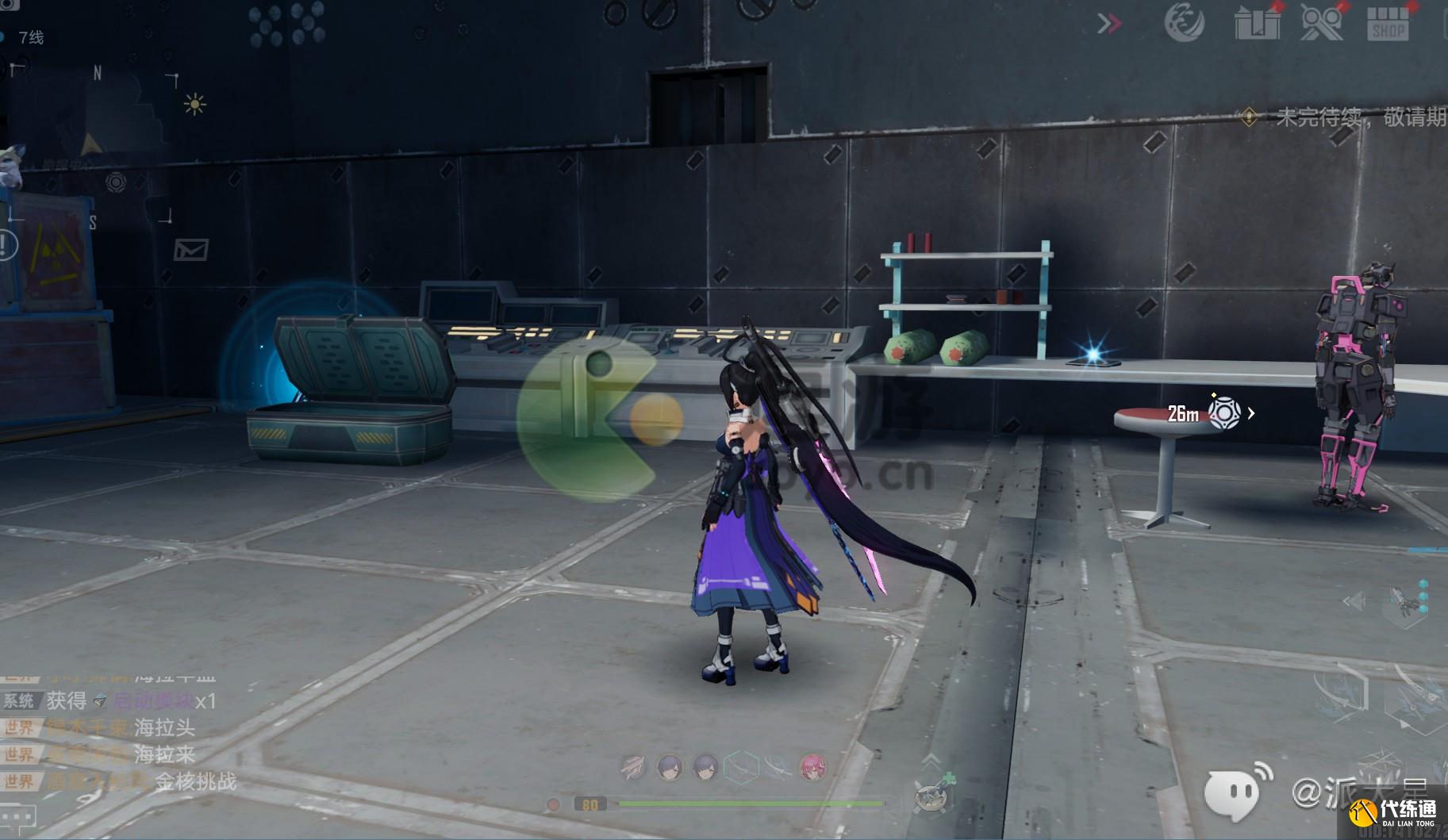Use the healing item with green plus
Image resolution: width=1448 pixels, height=840 pixels.
click(x=933, y=793)
